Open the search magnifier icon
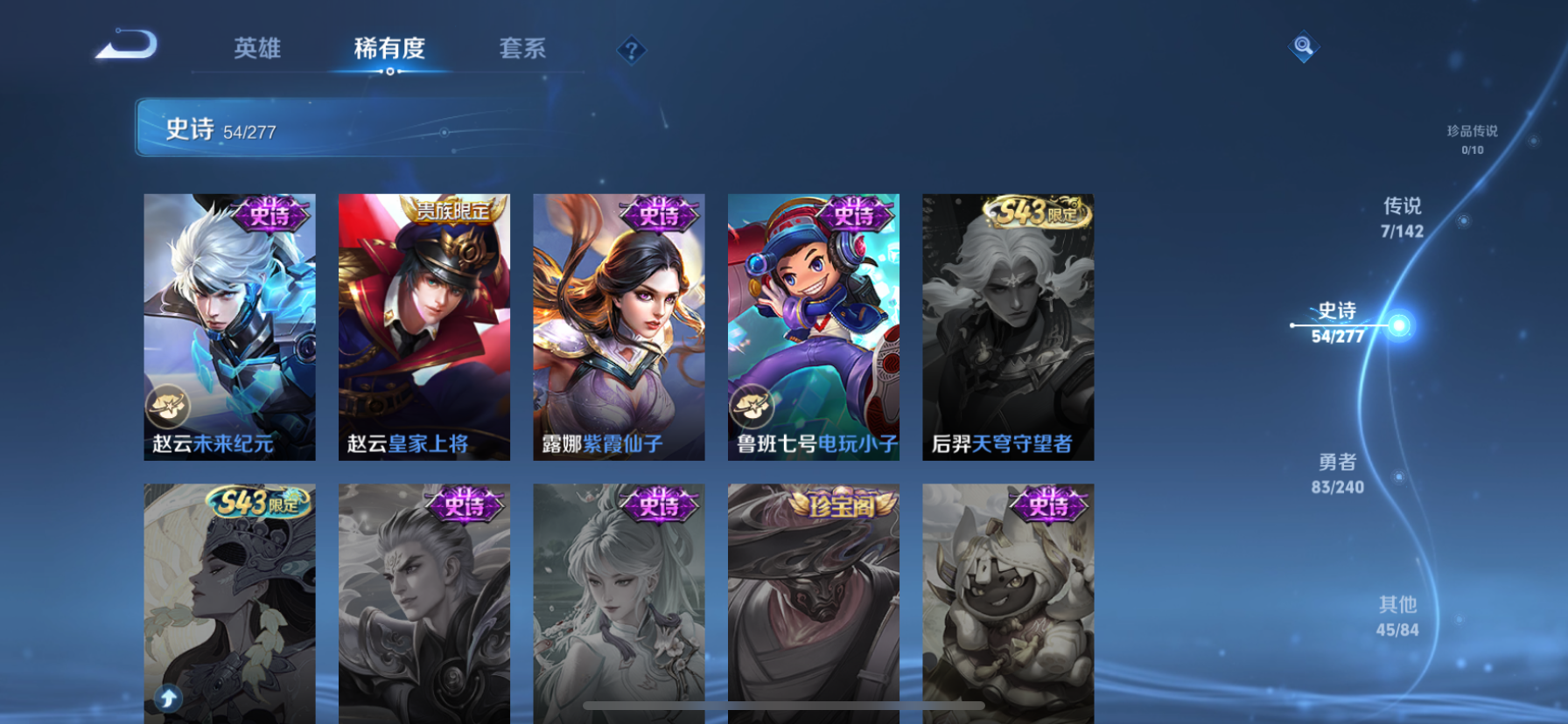The width and height of the screenshot is (1568, 724). (1304, 47)
